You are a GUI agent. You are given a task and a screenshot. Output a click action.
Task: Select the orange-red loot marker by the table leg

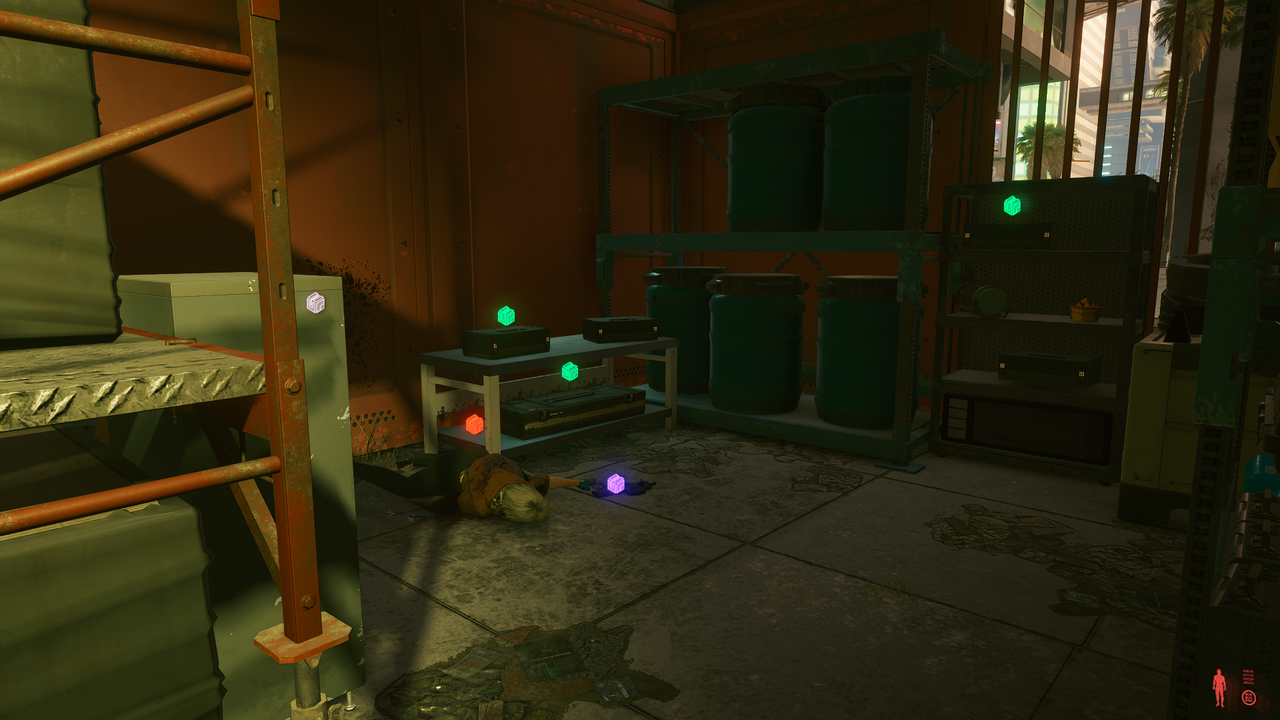[474, 424]
